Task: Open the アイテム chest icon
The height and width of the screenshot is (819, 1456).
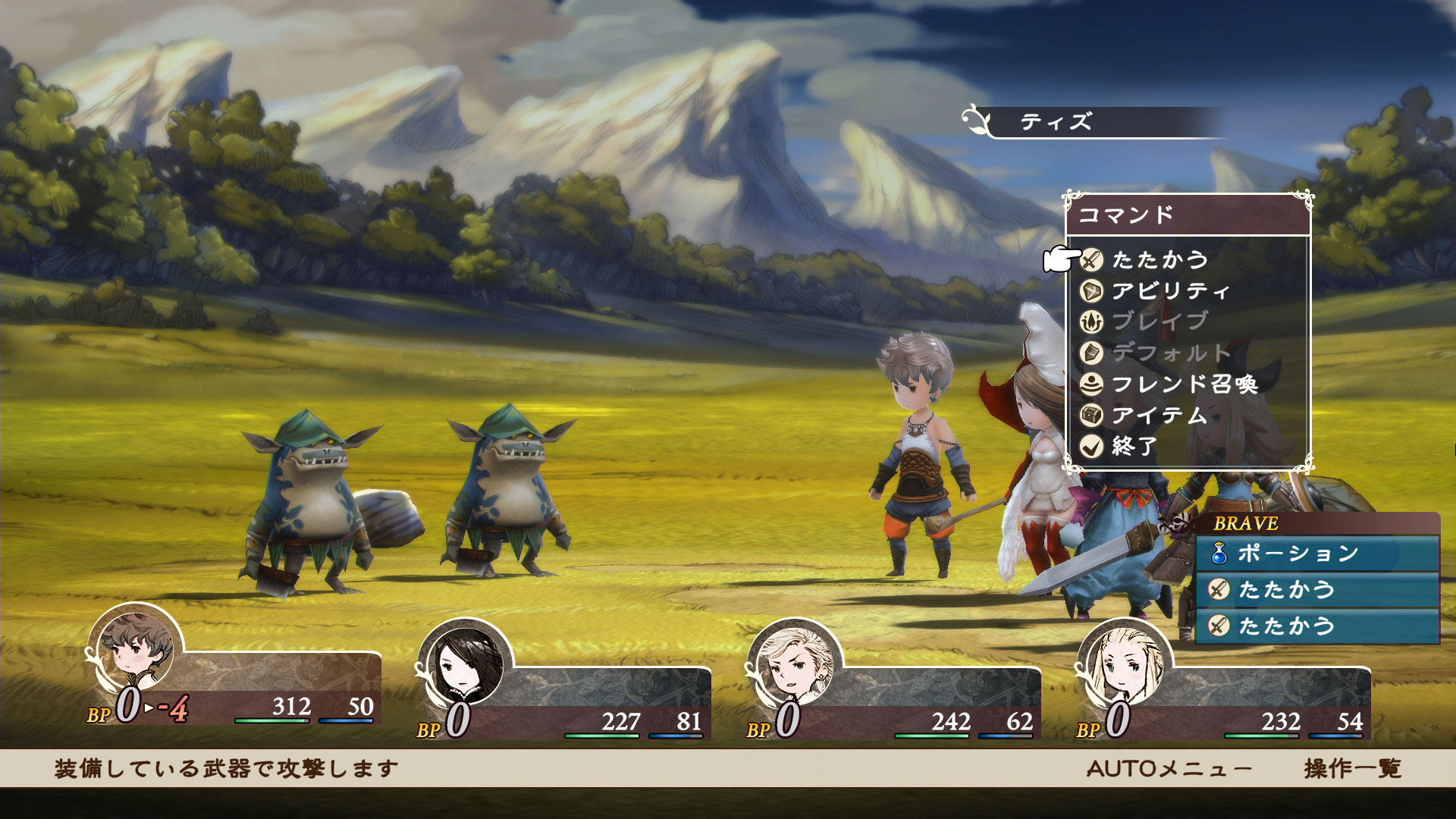Action: tap(1093, 416)
